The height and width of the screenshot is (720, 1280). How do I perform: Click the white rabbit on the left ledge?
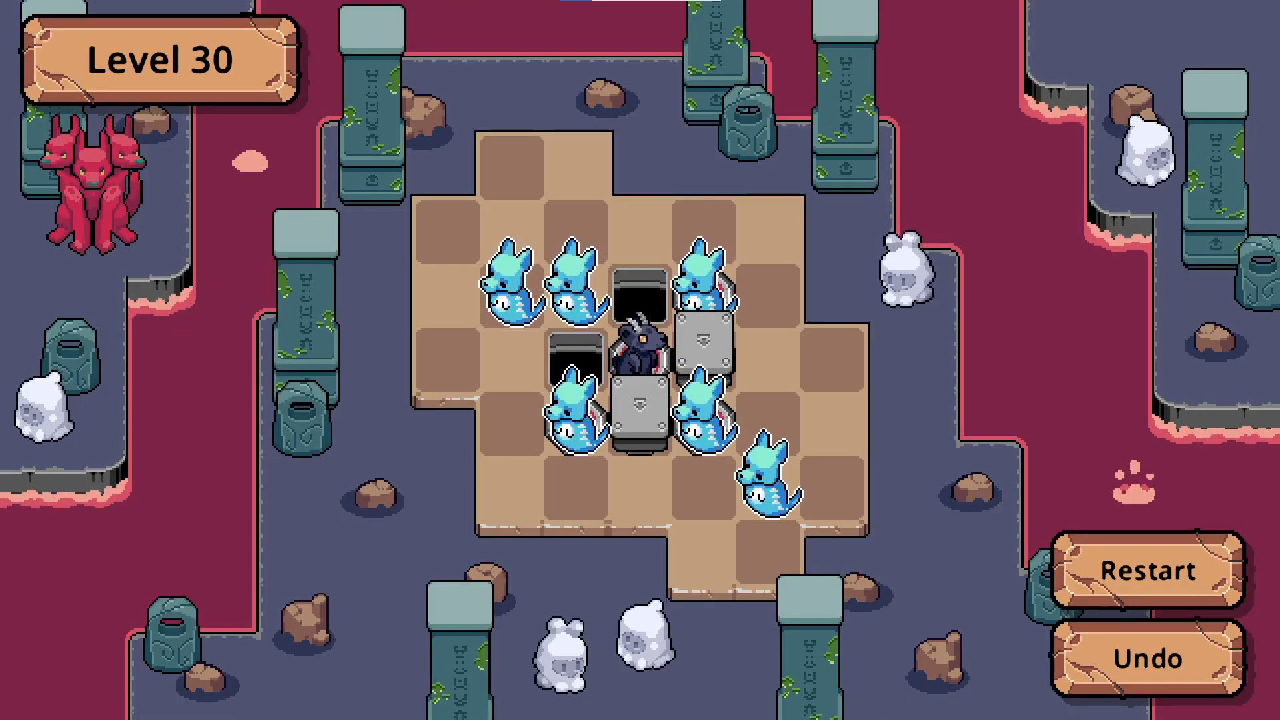(x=42, y=405)
